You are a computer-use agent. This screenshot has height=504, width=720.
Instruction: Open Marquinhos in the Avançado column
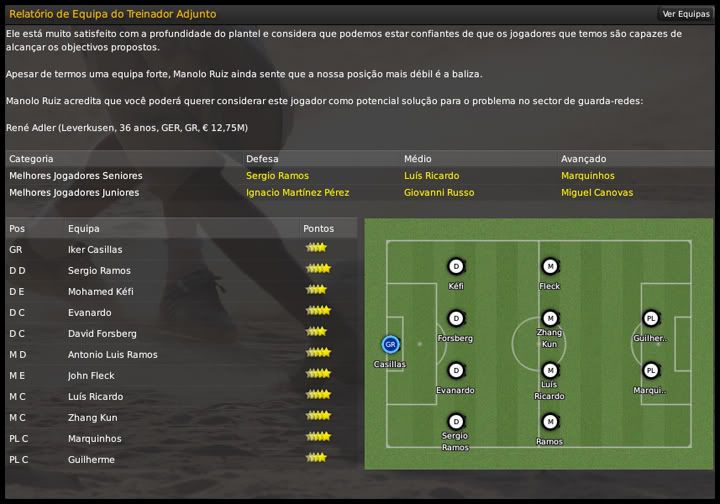click(x=588, y=176)
